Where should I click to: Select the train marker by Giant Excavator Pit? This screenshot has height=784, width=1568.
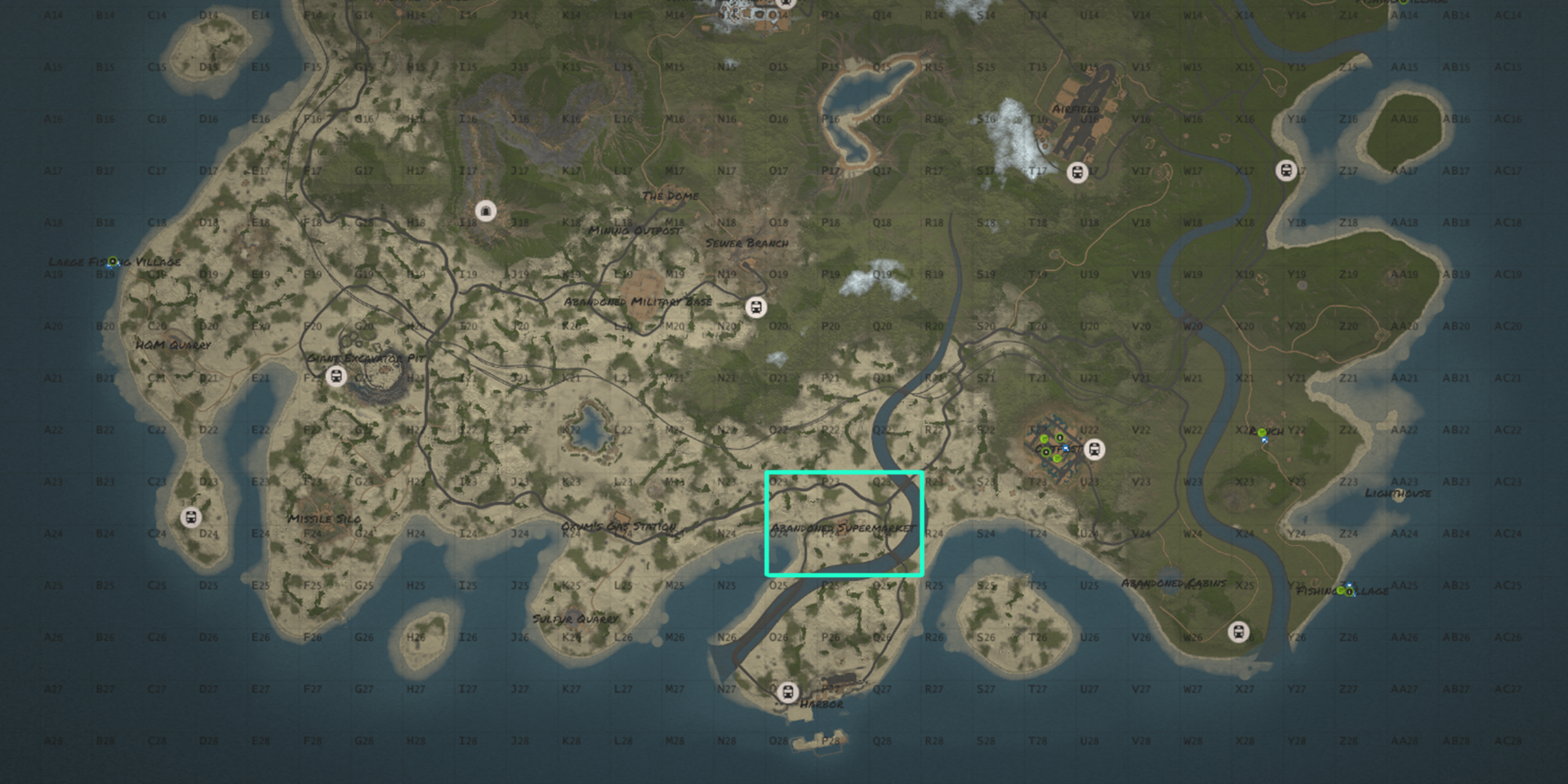[336, 376]
